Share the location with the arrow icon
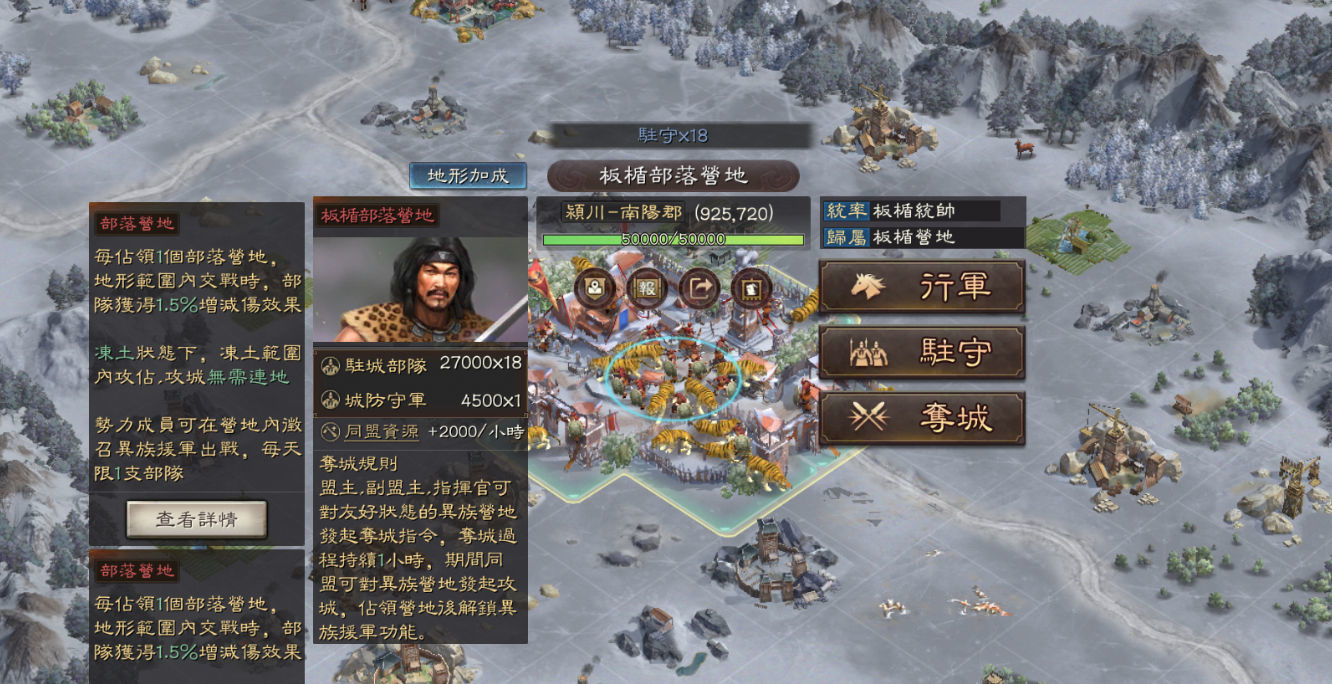This screenshot has width=1332, height=684. click(x=699, y=288)
